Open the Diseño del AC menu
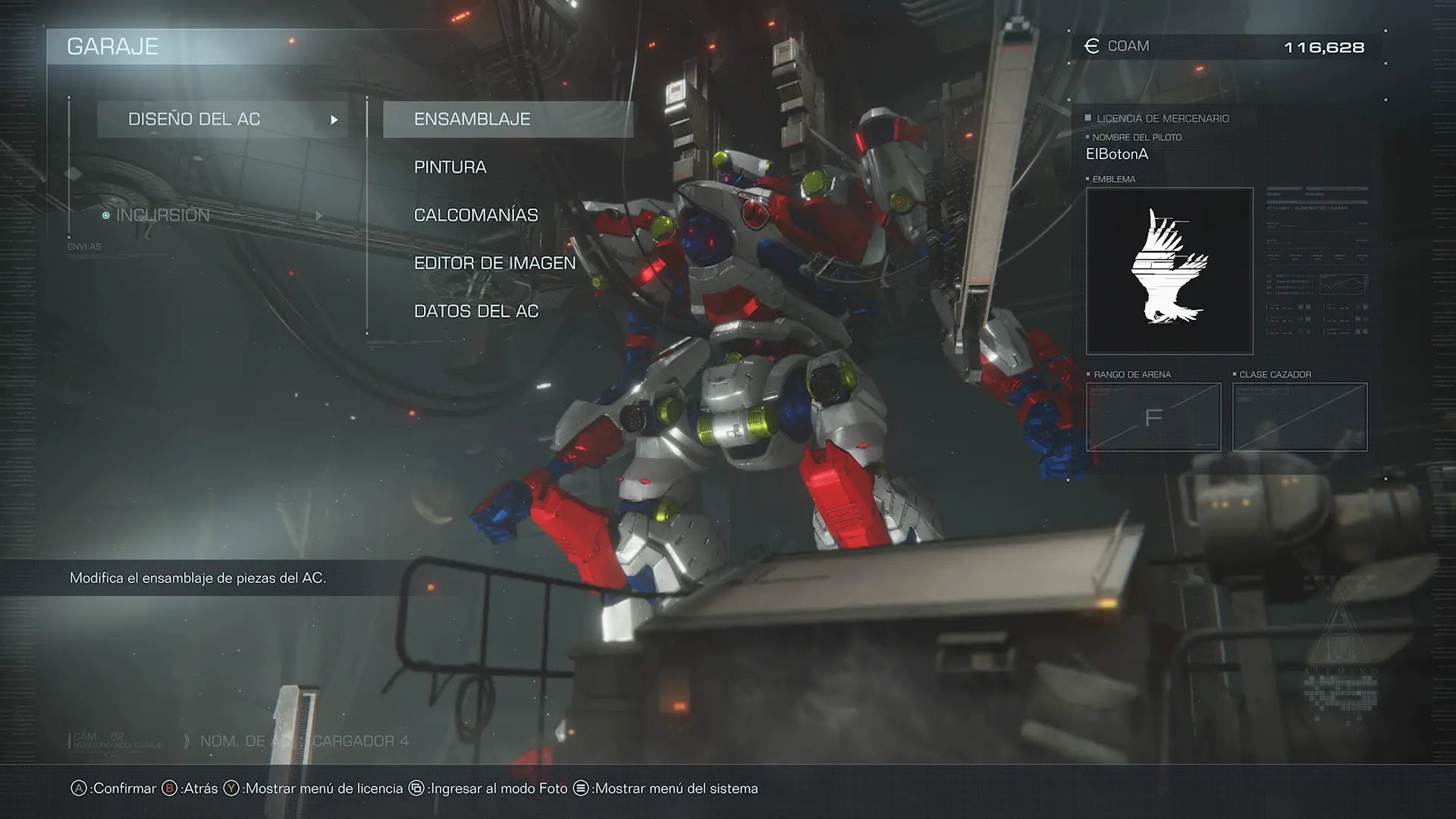This screenshot has height=819, width=1456. coord(222,119)
